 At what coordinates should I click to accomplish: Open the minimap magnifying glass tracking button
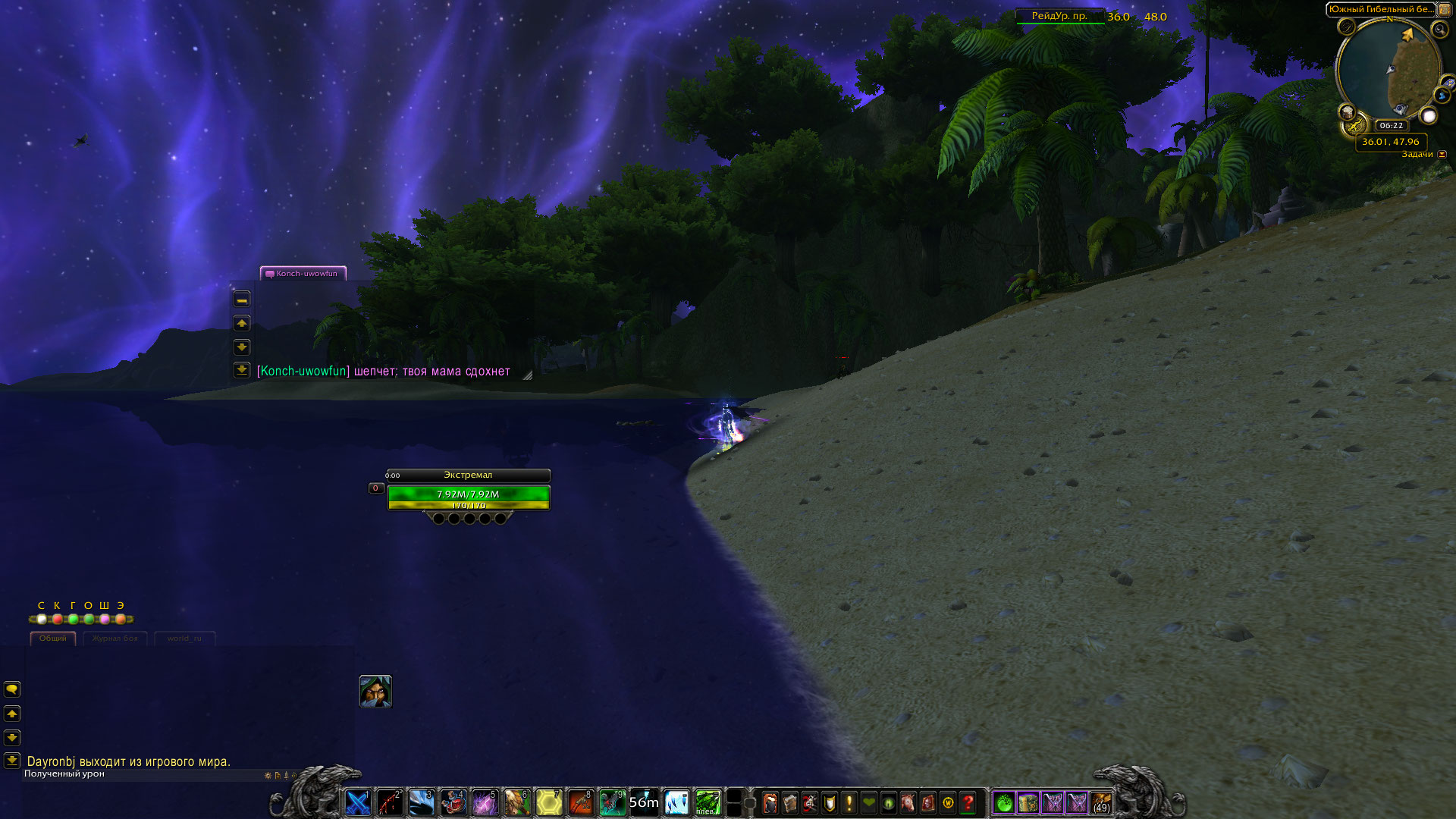click(1439, 29)
